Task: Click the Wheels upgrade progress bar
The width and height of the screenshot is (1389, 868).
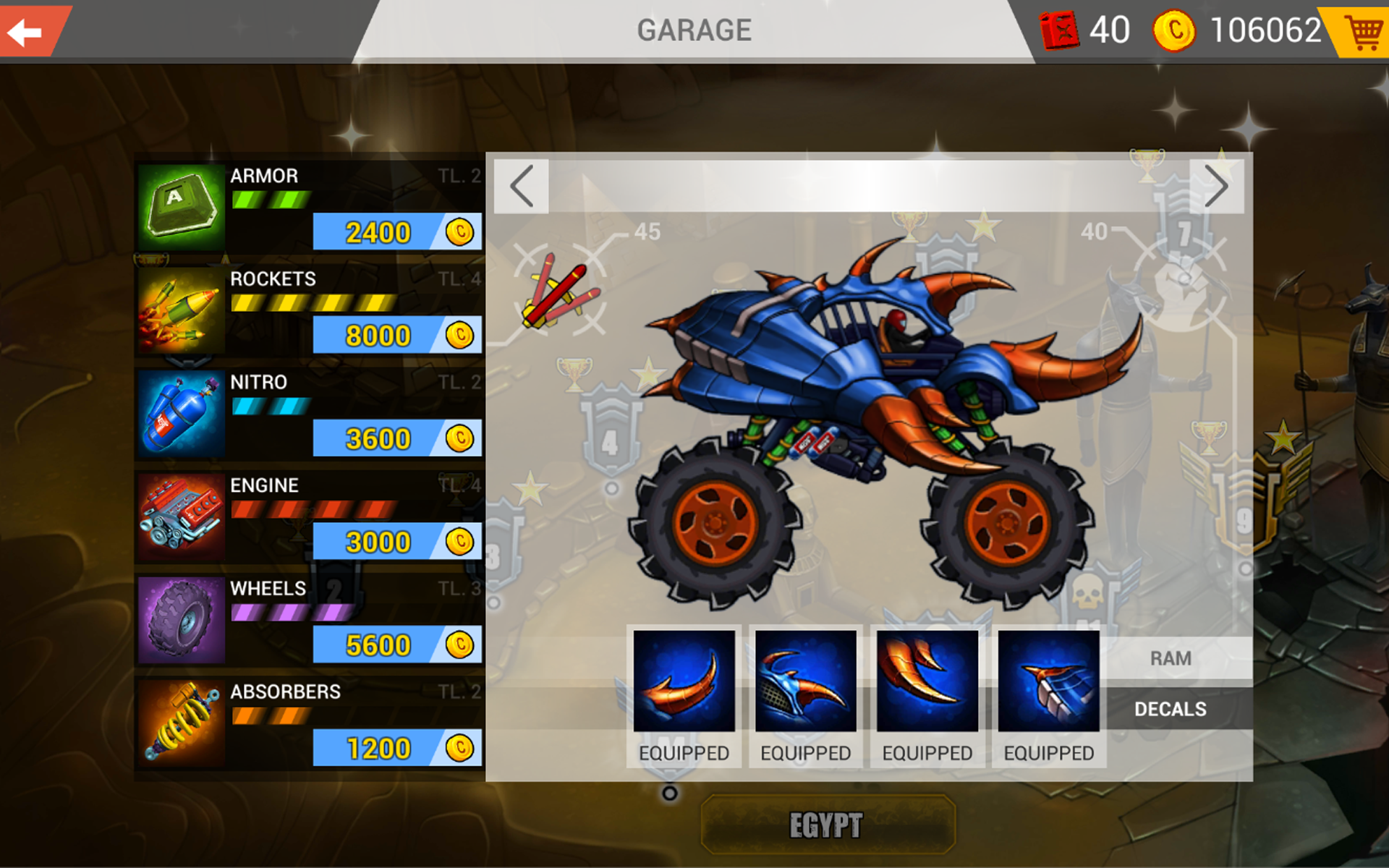Action: click(292, 611)
